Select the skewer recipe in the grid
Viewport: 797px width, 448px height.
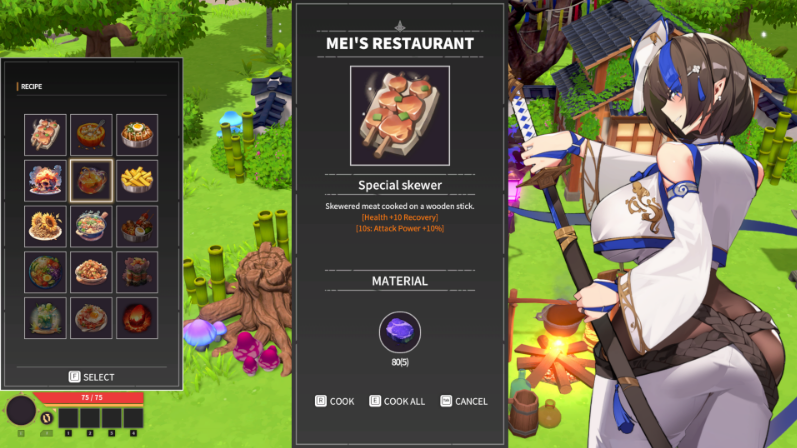tap(46, 134)
